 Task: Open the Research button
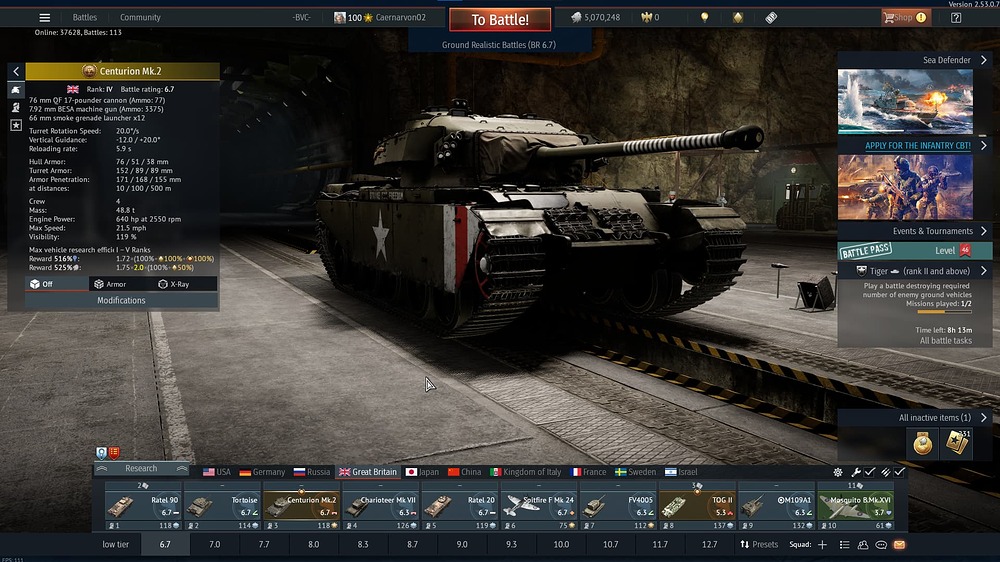(141, 468)
